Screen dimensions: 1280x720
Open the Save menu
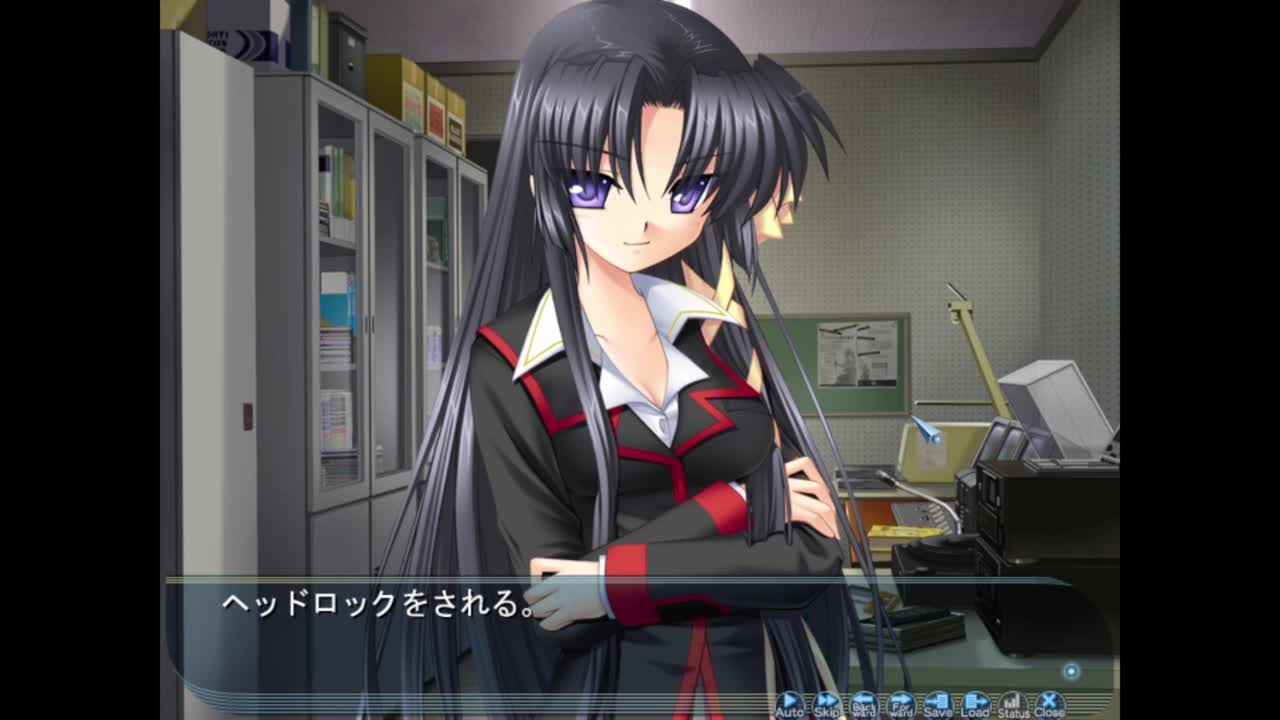[x=937, y=705]
